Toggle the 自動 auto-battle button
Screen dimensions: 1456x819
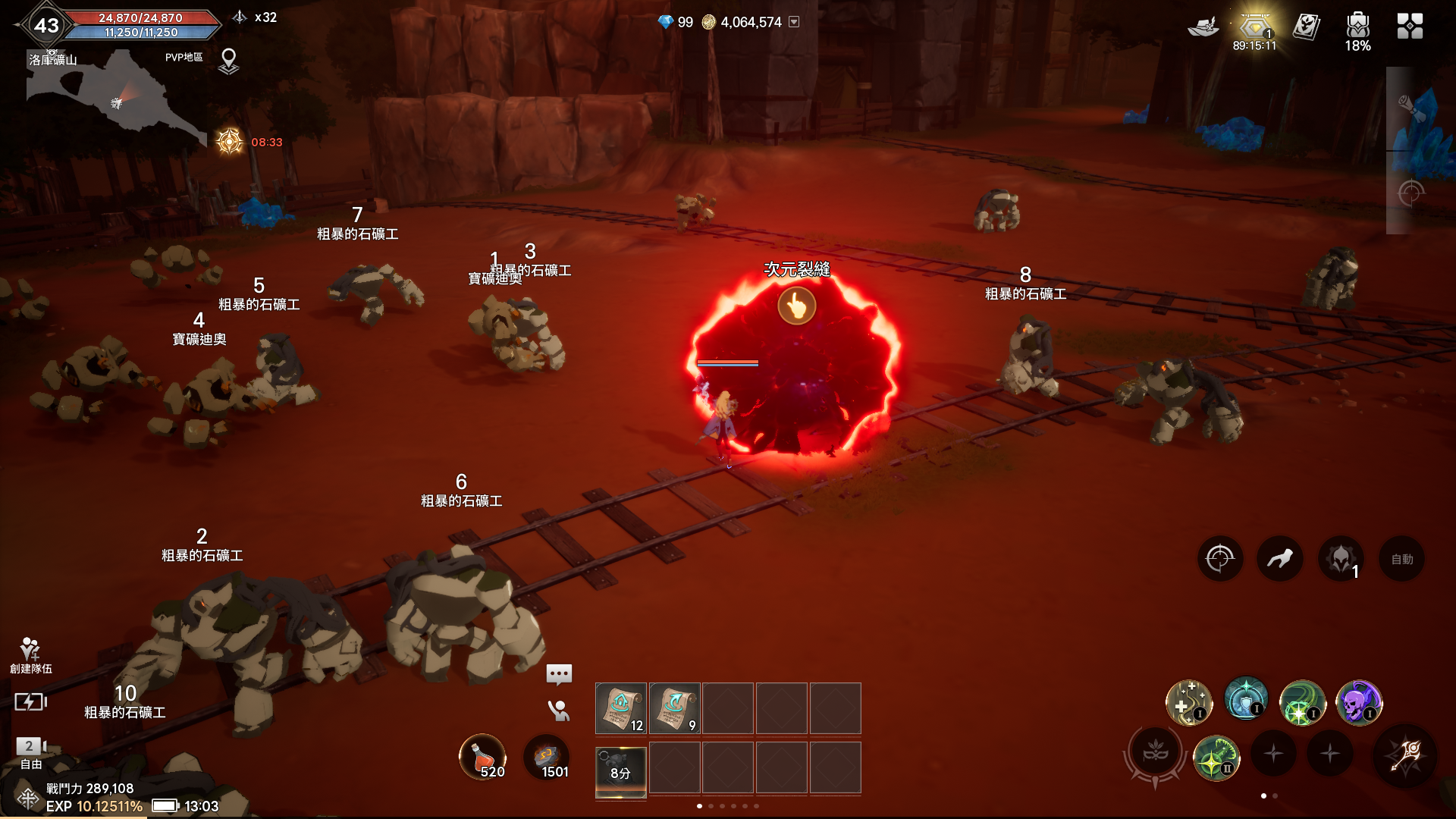click(1401, 560)
